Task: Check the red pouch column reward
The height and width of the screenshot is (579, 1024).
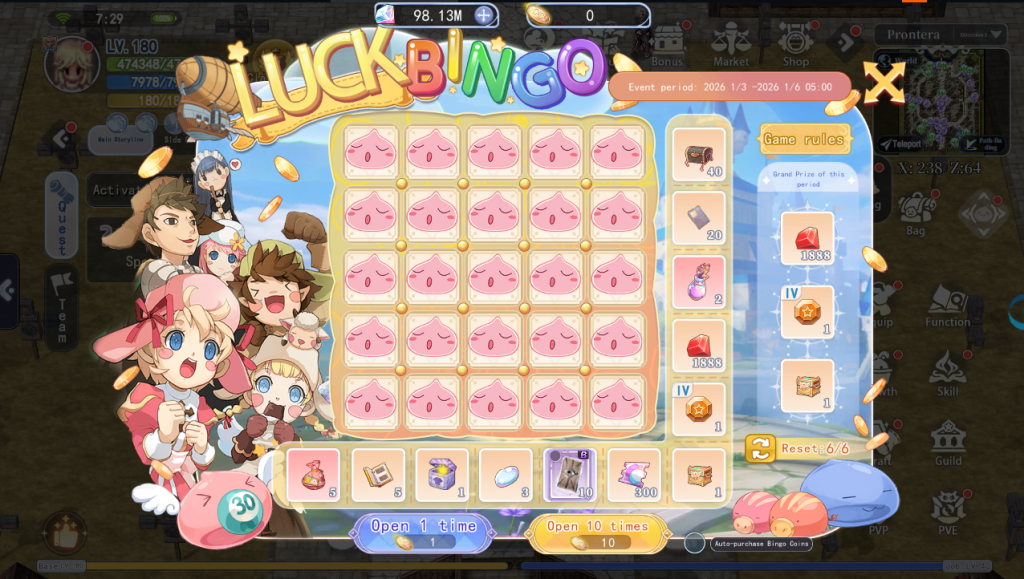Action: coord(313,474)
